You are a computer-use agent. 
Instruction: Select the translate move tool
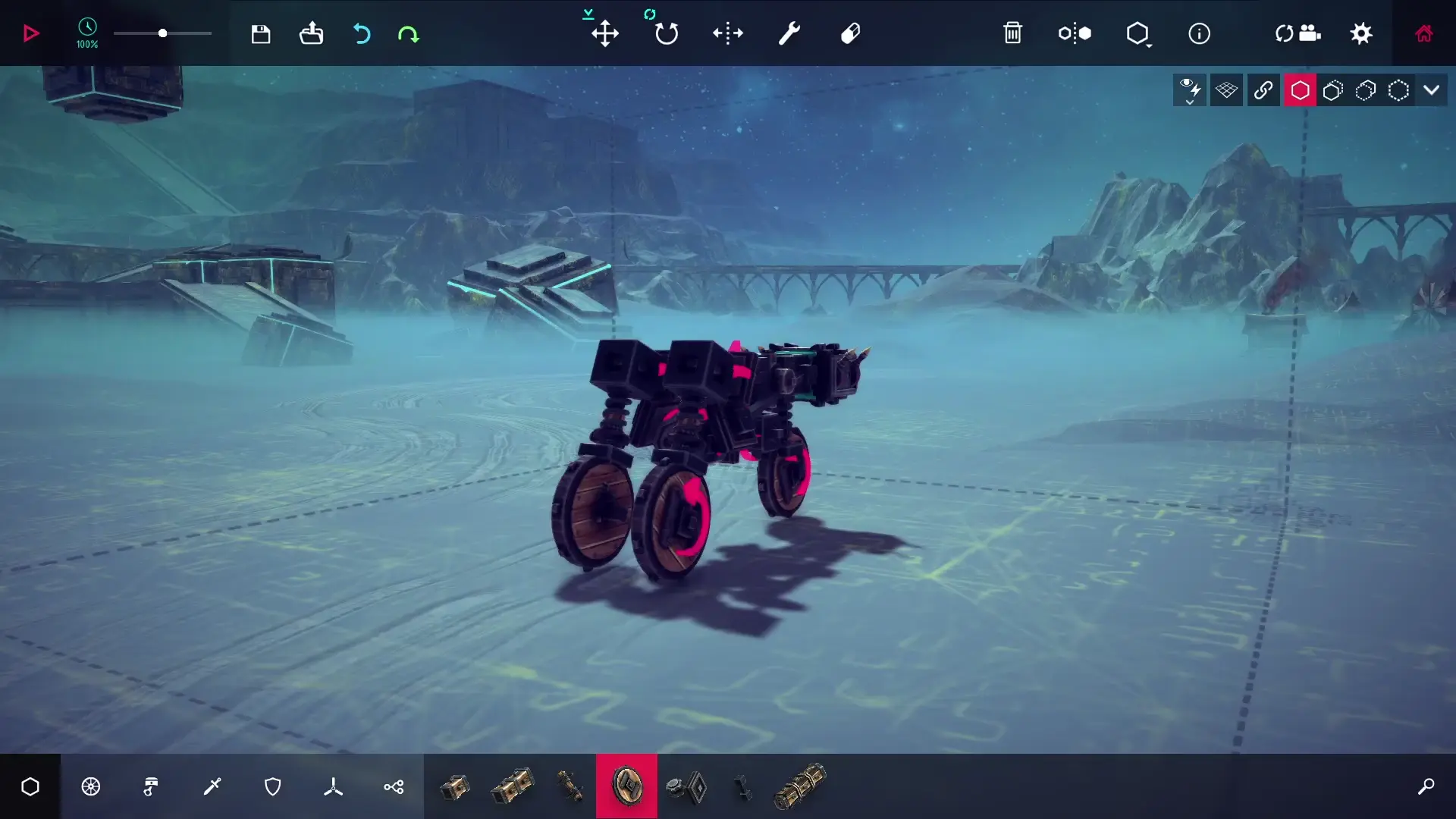[605, 33]
